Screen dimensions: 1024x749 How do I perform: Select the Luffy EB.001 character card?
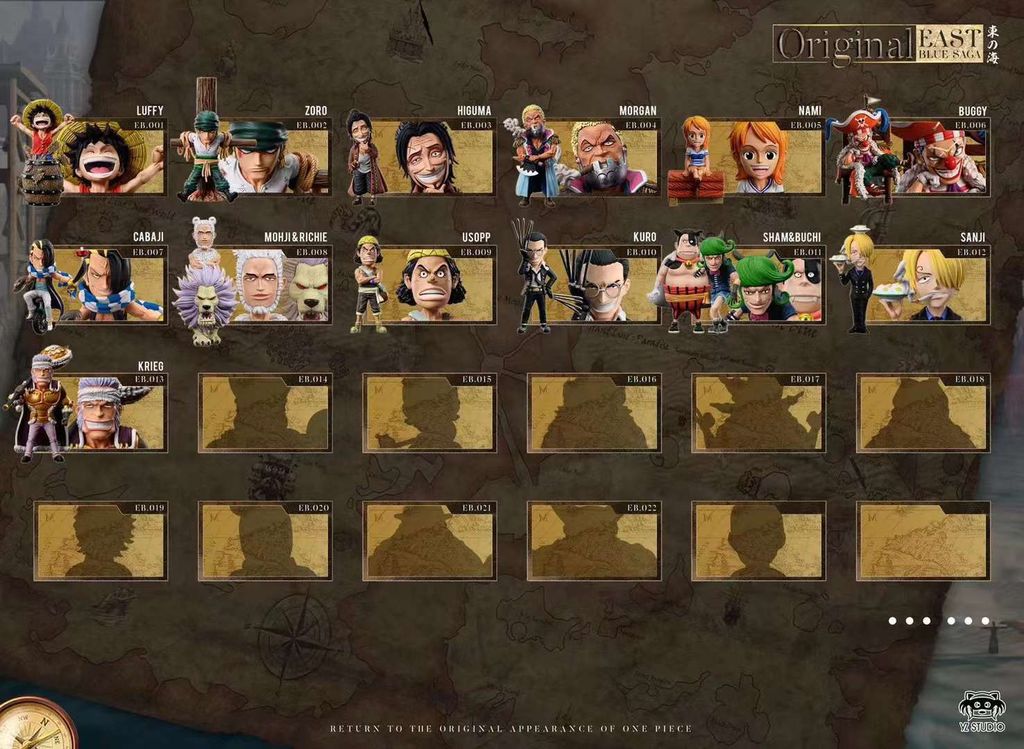click(x=100, y=157)
